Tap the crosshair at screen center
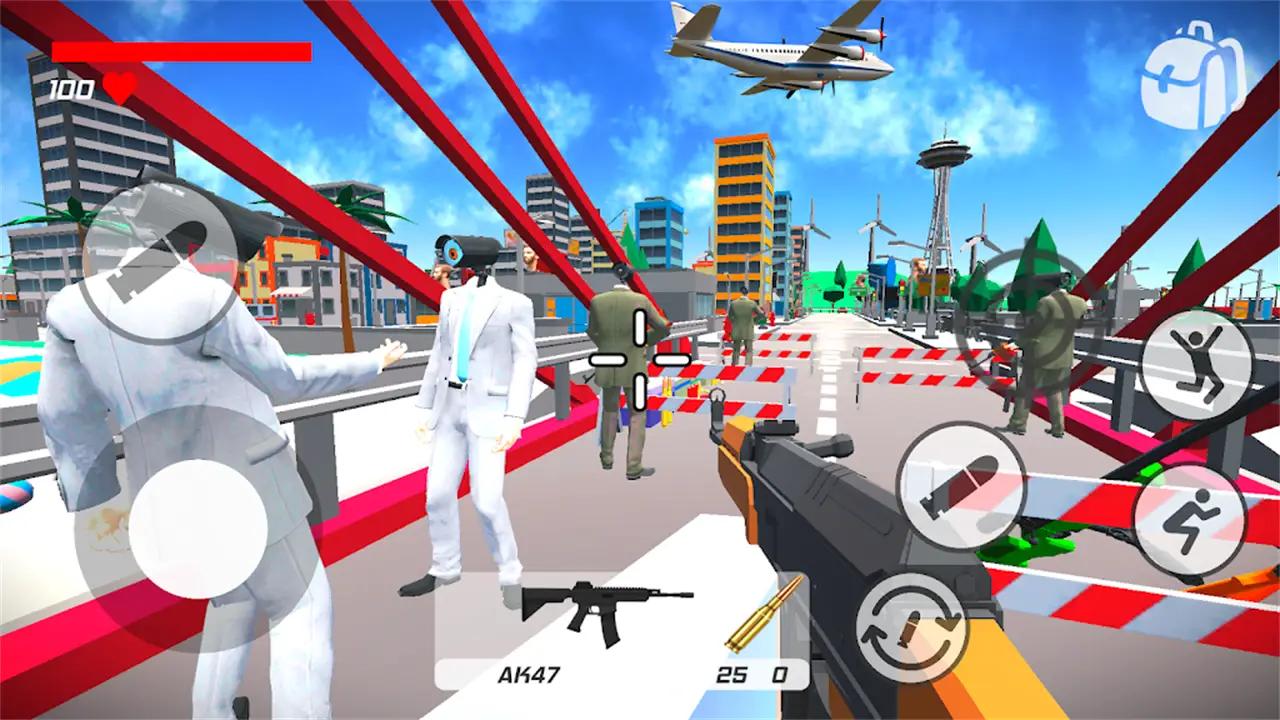This screenshot has height=720, width=1280. [x=639, y=358]
